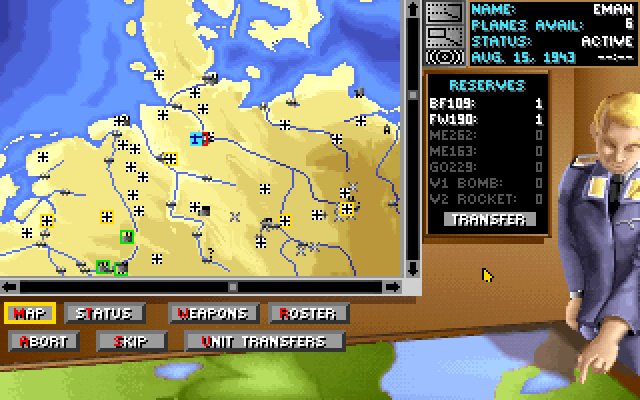Click the map's scroll-up arrow
This screenshot has height=400, width=640.
click(x=413, y=8)
